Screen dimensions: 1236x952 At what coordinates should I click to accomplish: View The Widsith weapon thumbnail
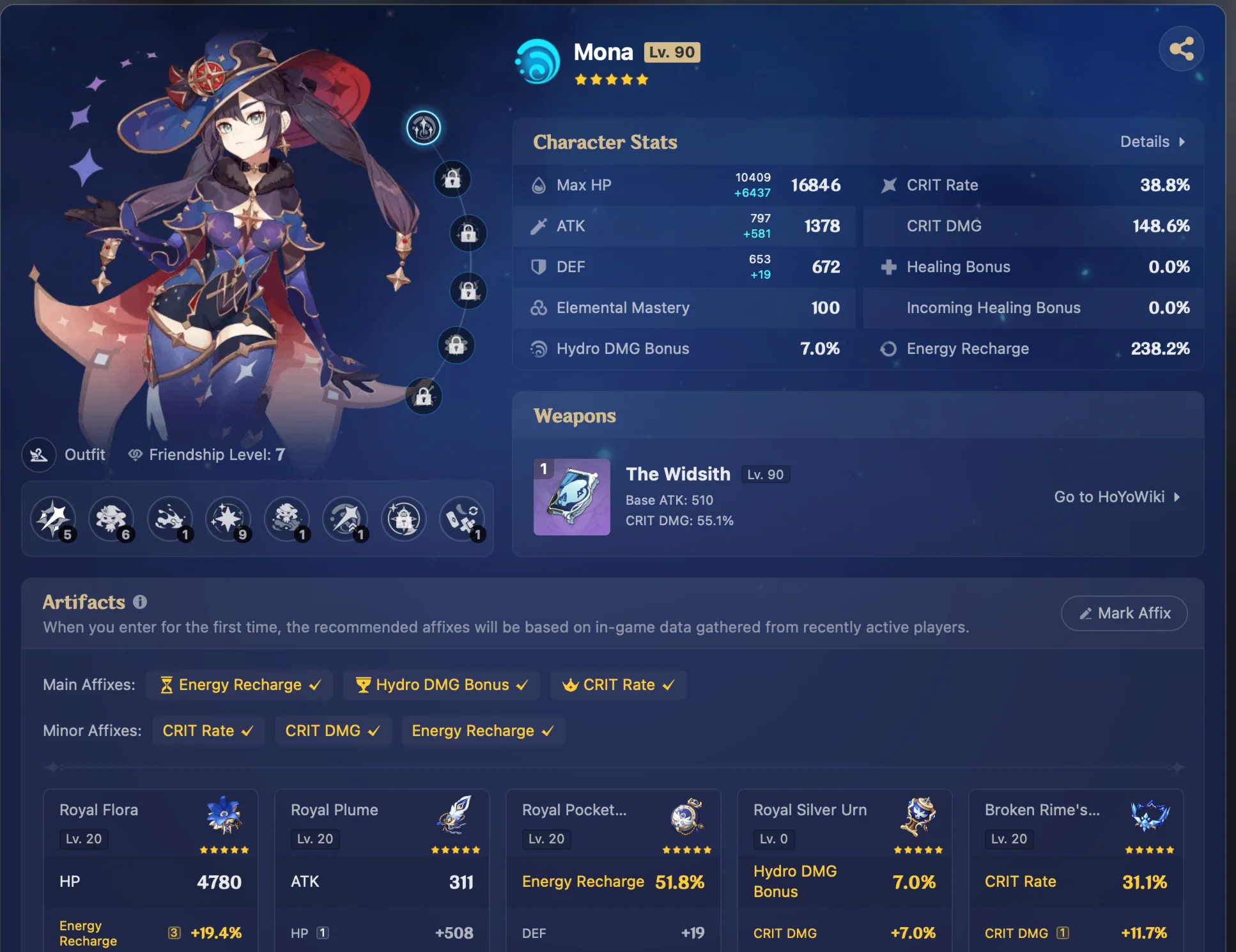(x=571, y=497)
